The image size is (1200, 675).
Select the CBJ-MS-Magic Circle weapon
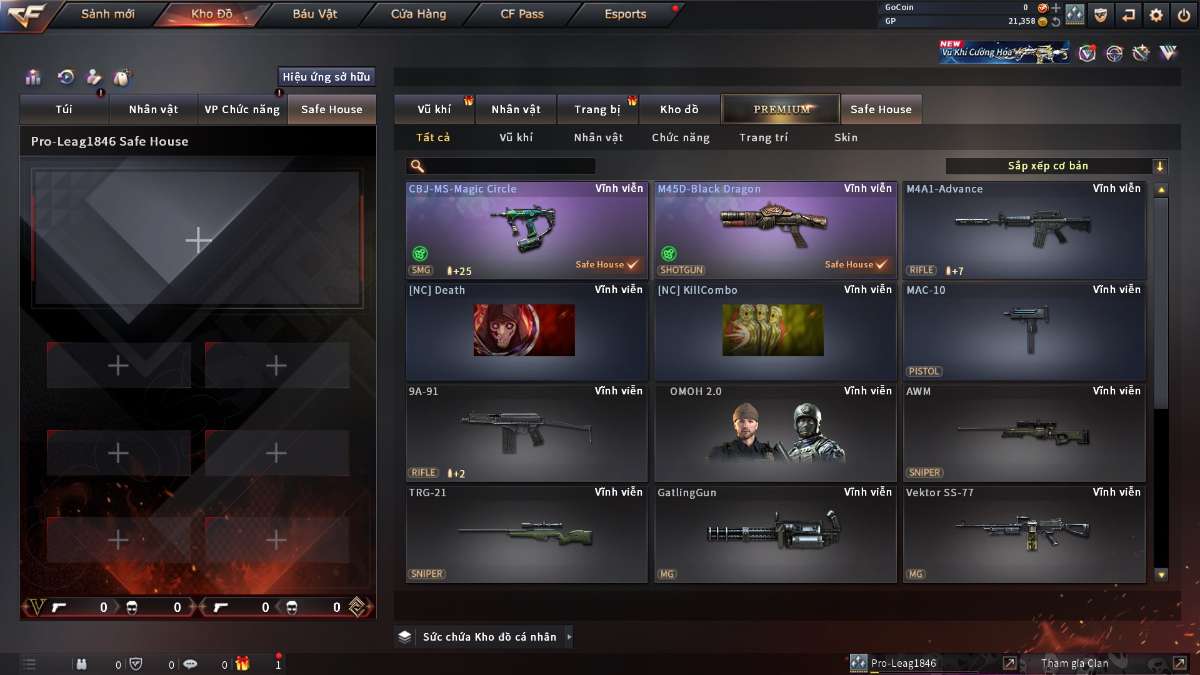[526, 230]
